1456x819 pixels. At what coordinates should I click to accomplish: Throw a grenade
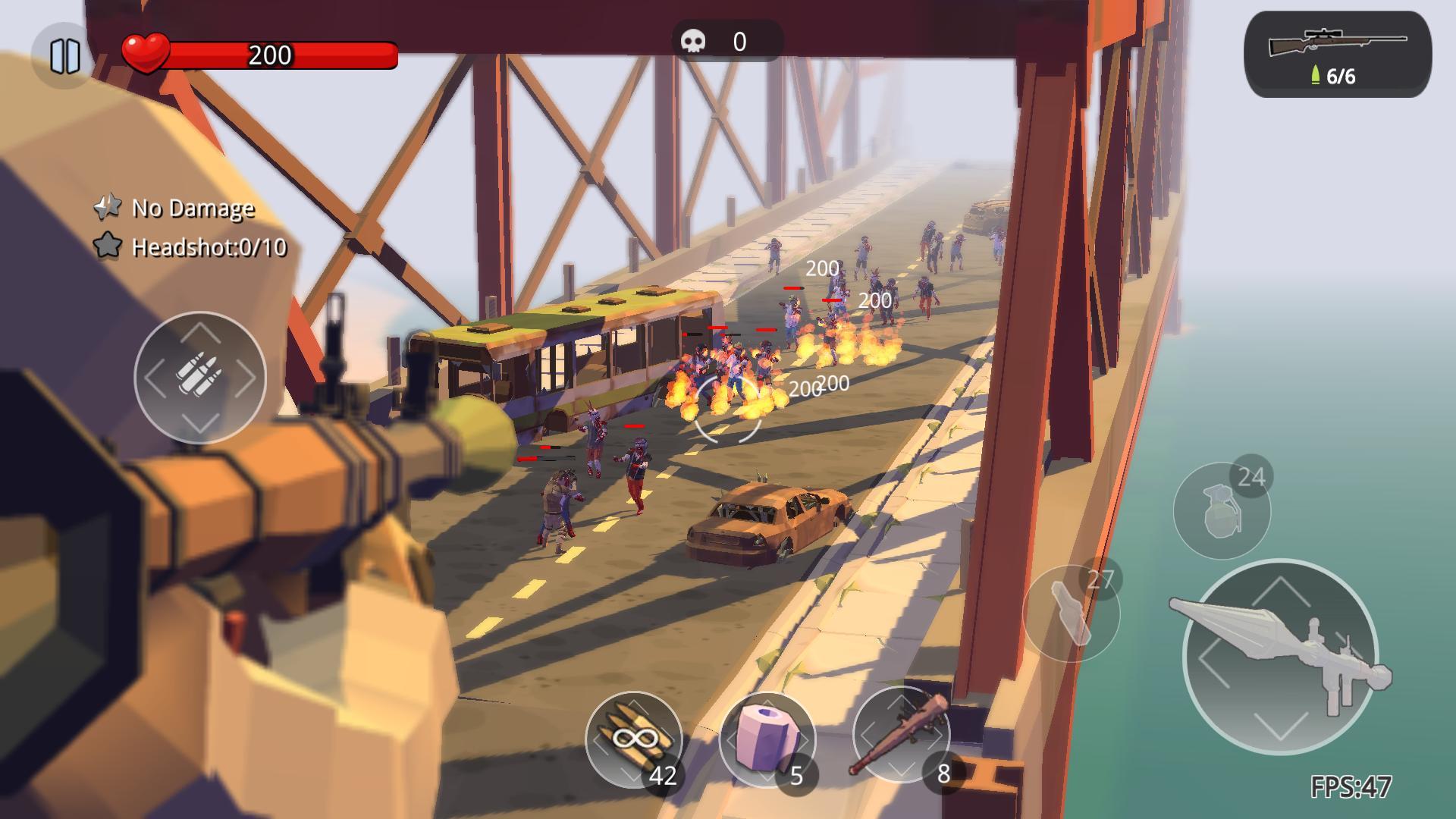tap(1221, 511)
